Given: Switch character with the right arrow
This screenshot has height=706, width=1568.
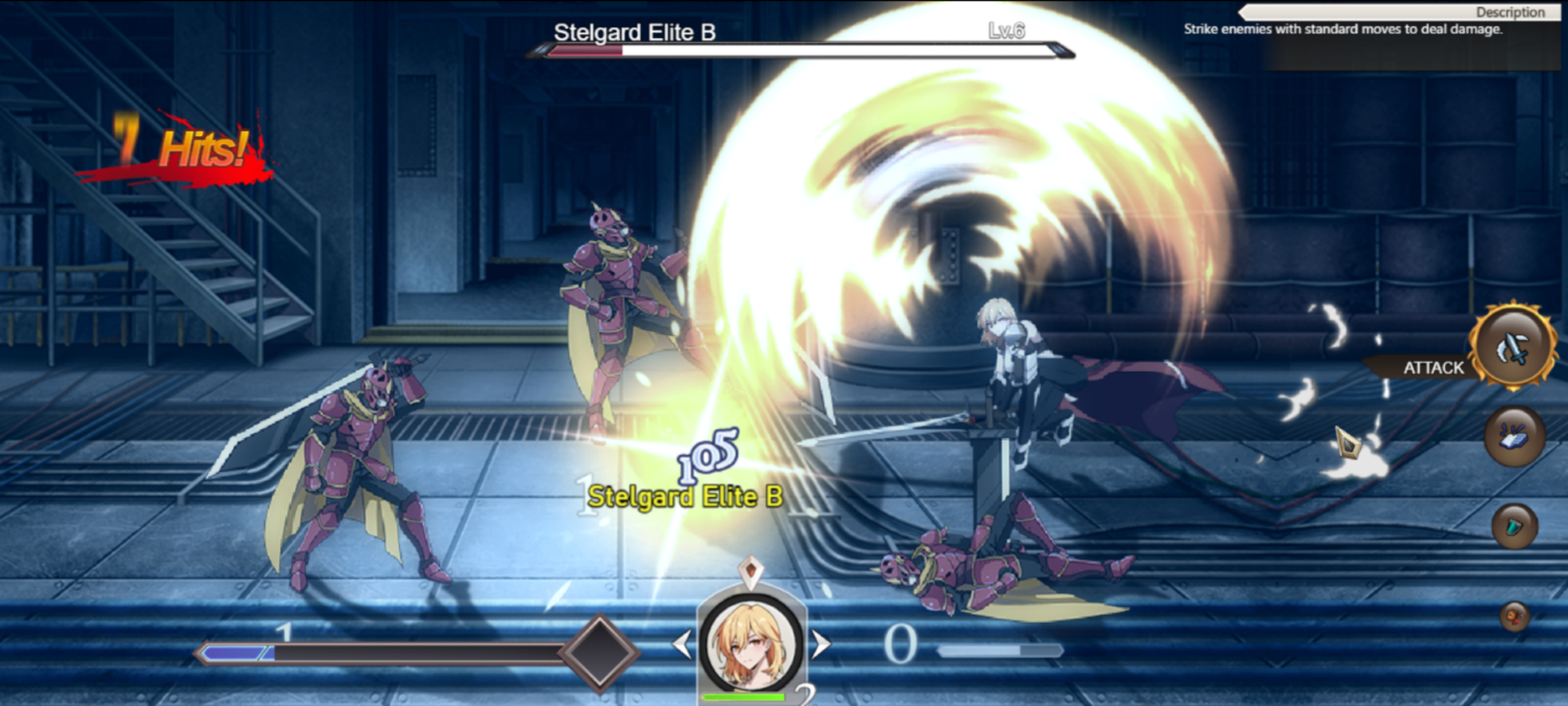Looking at the screenshot, I should (820, 645).
